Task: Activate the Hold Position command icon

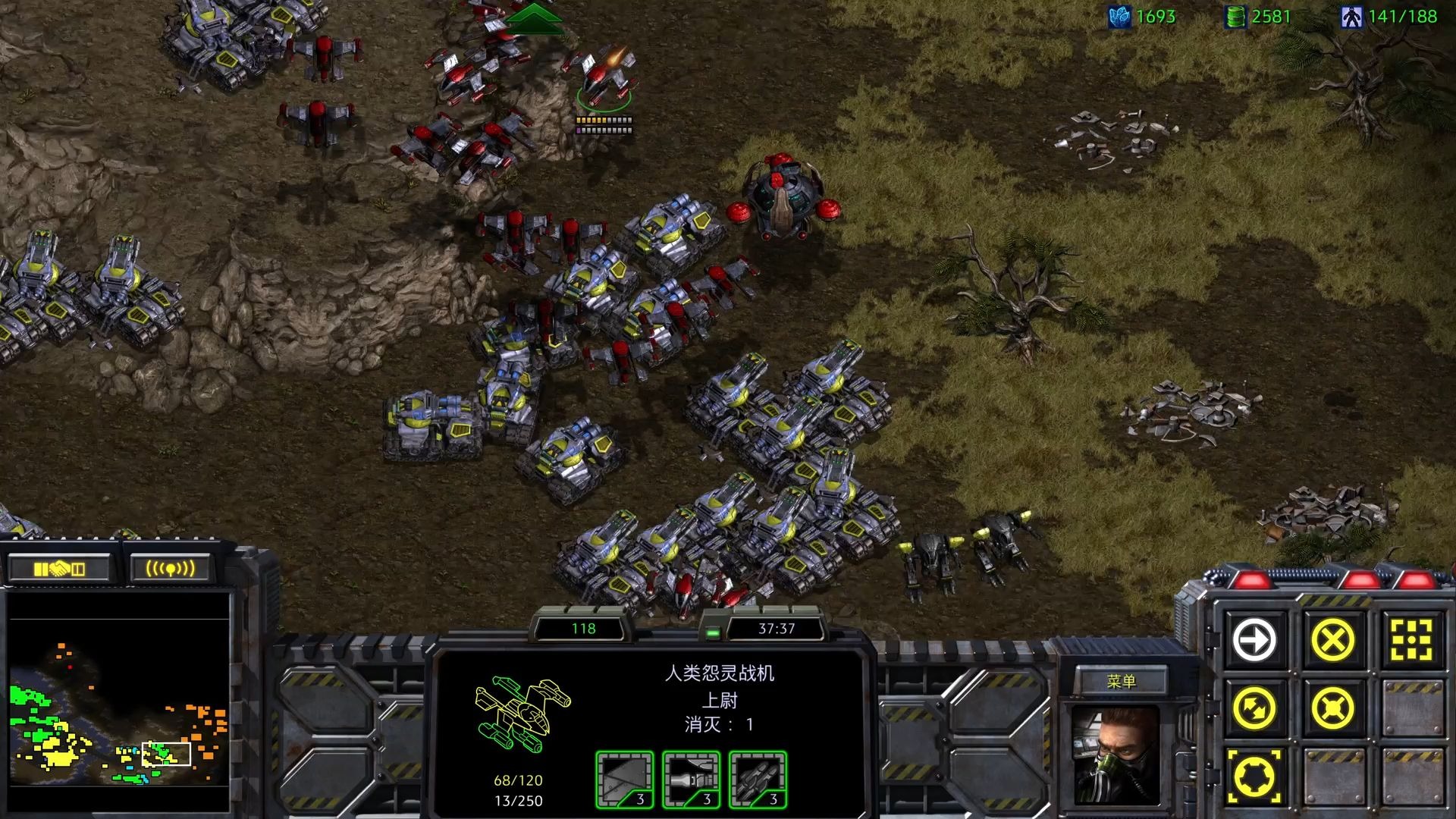Action: [x=1332, y=708]
